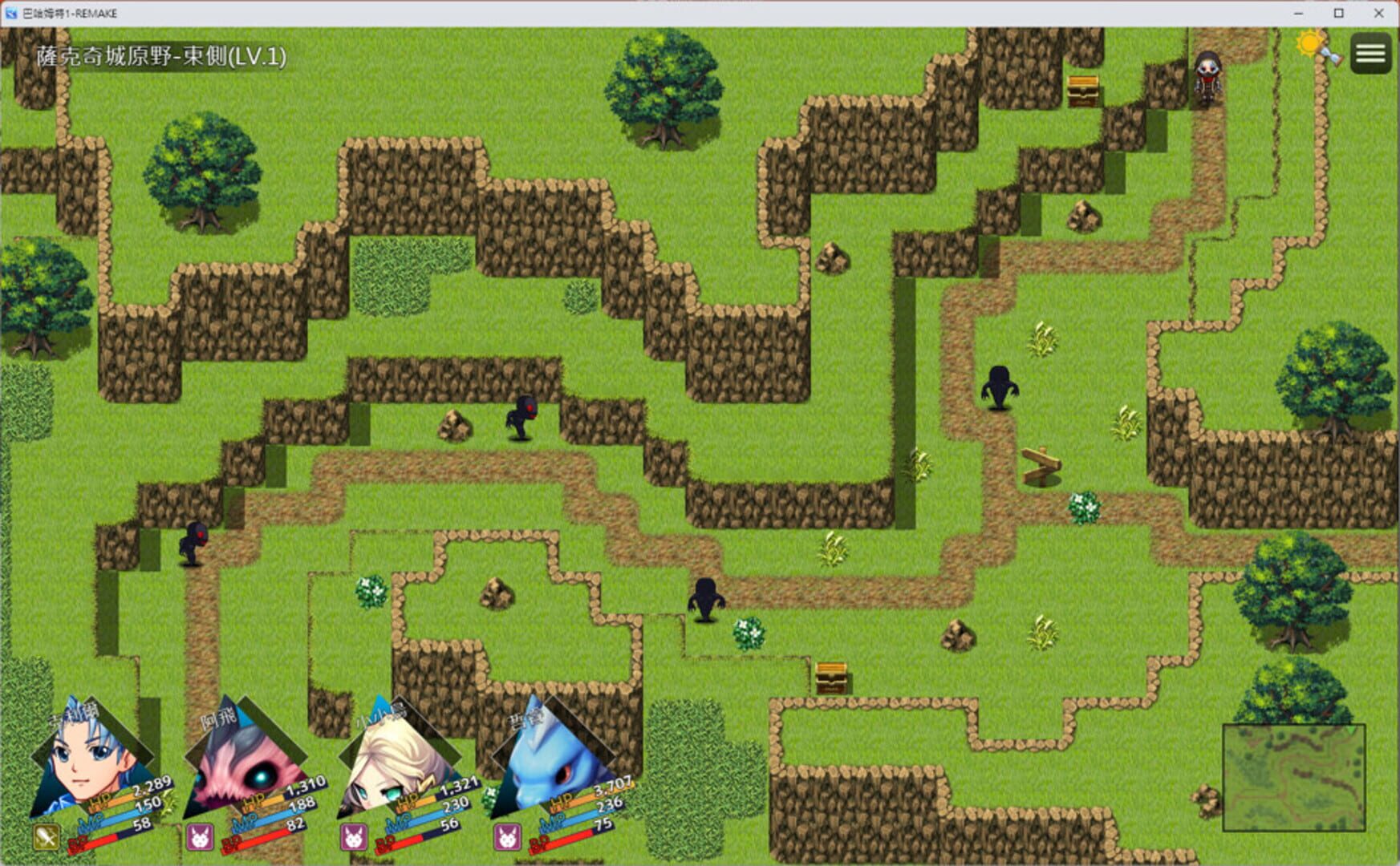Open the treasure chest near the skeleton rider
The width and height of the screenshot is (1400, 866).
[x=1081, y=90]
